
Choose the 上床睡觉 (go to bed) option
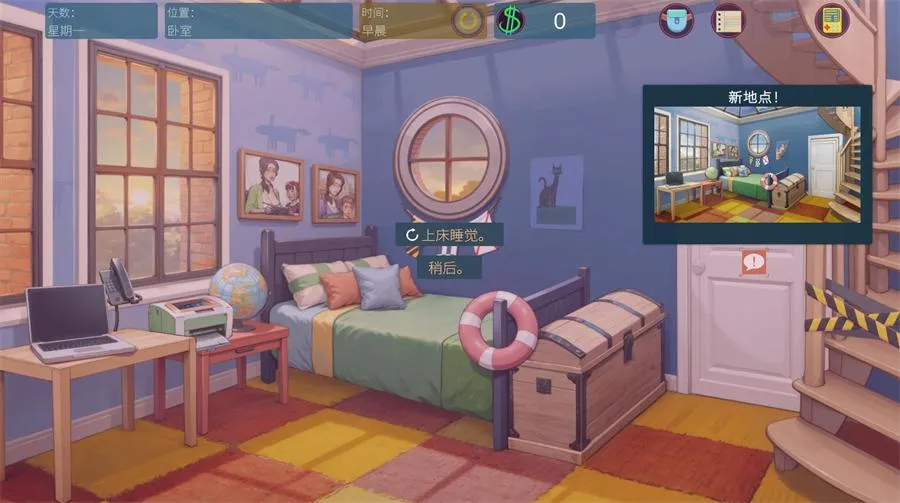pos(449,235)
